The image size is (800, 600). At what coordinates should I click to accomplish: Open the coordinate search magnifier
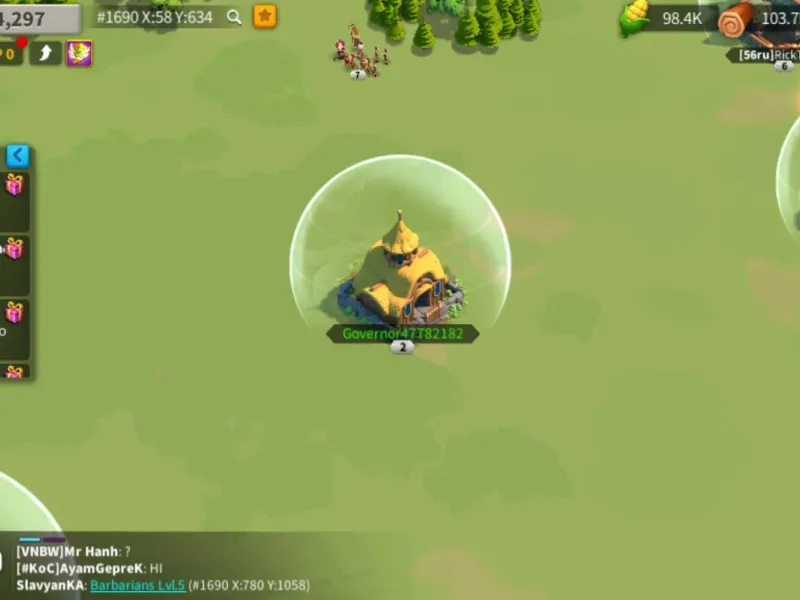tap(234, 16)
